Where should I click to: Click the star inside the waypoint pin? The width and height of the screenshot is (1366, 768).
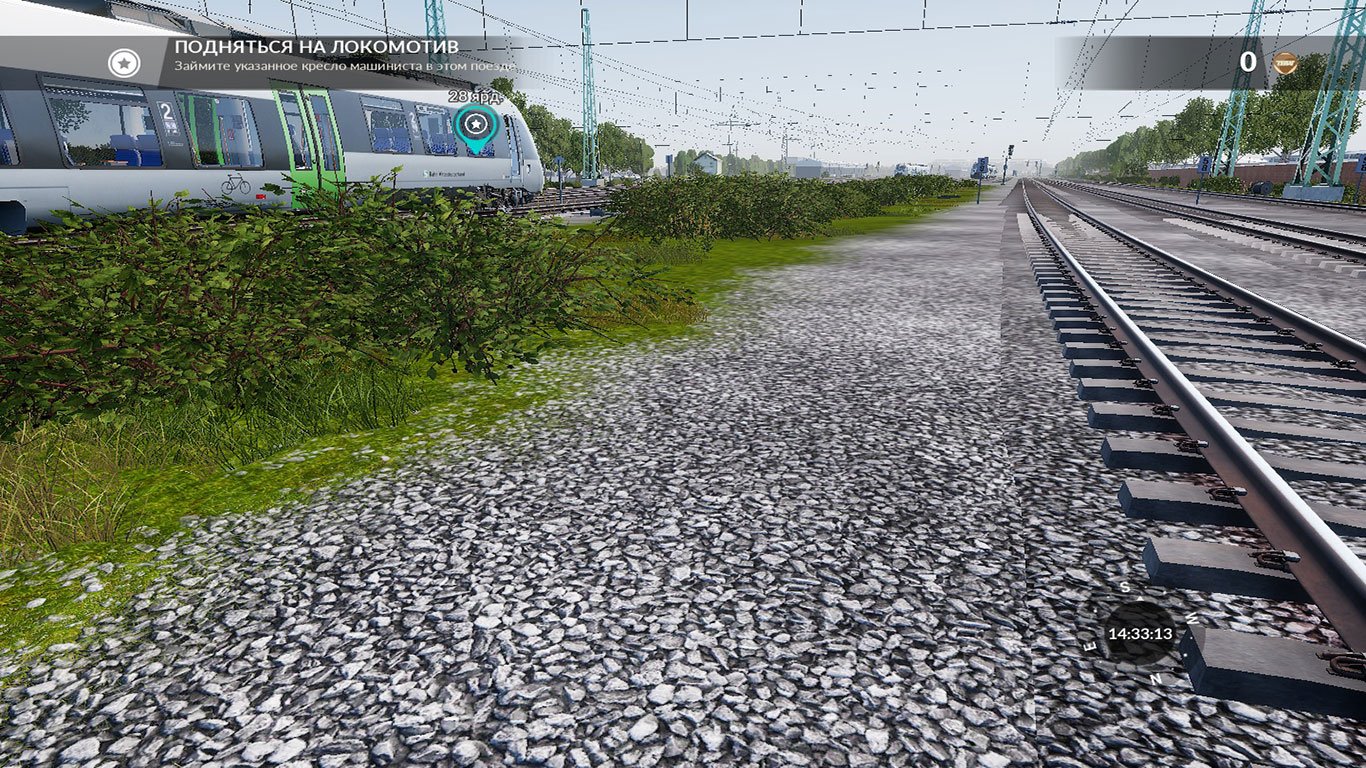pos(477,123)
